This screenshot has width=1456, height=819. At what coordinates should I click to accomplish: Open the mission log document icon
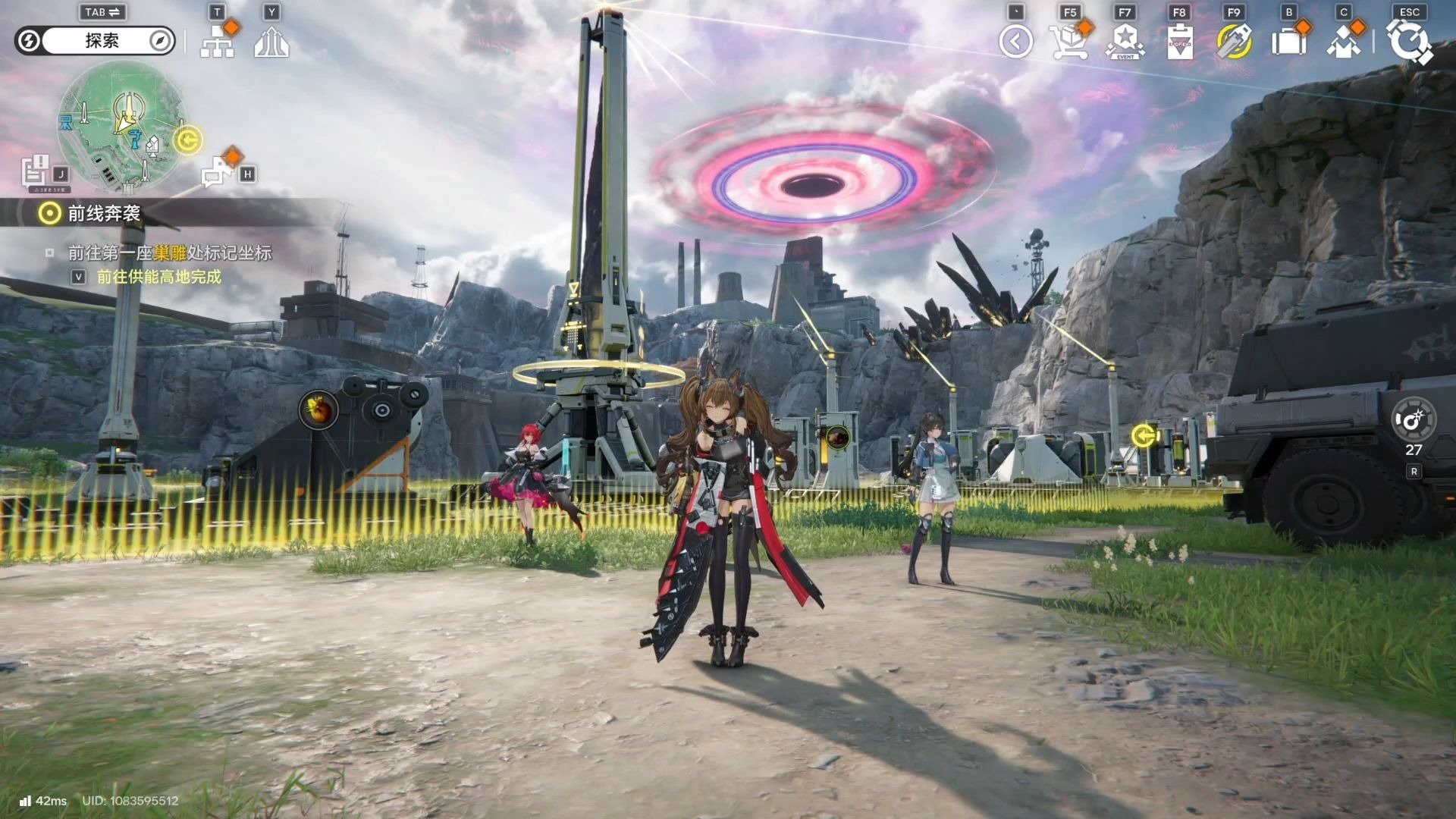pyautogui.click(x=35, y=171)
